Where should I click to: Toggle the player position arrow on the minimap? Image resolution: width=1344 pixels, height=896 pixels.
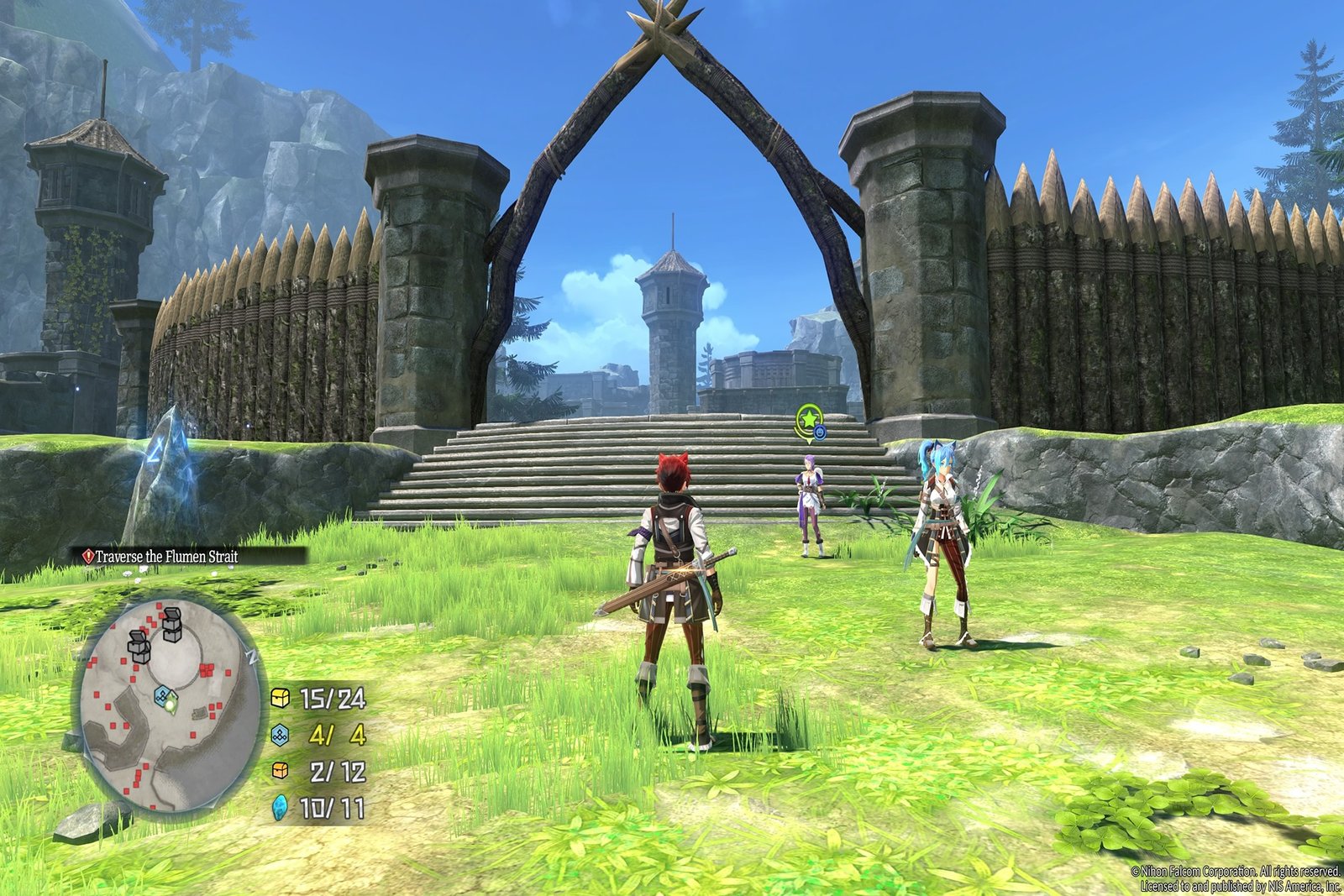(171, 703)
